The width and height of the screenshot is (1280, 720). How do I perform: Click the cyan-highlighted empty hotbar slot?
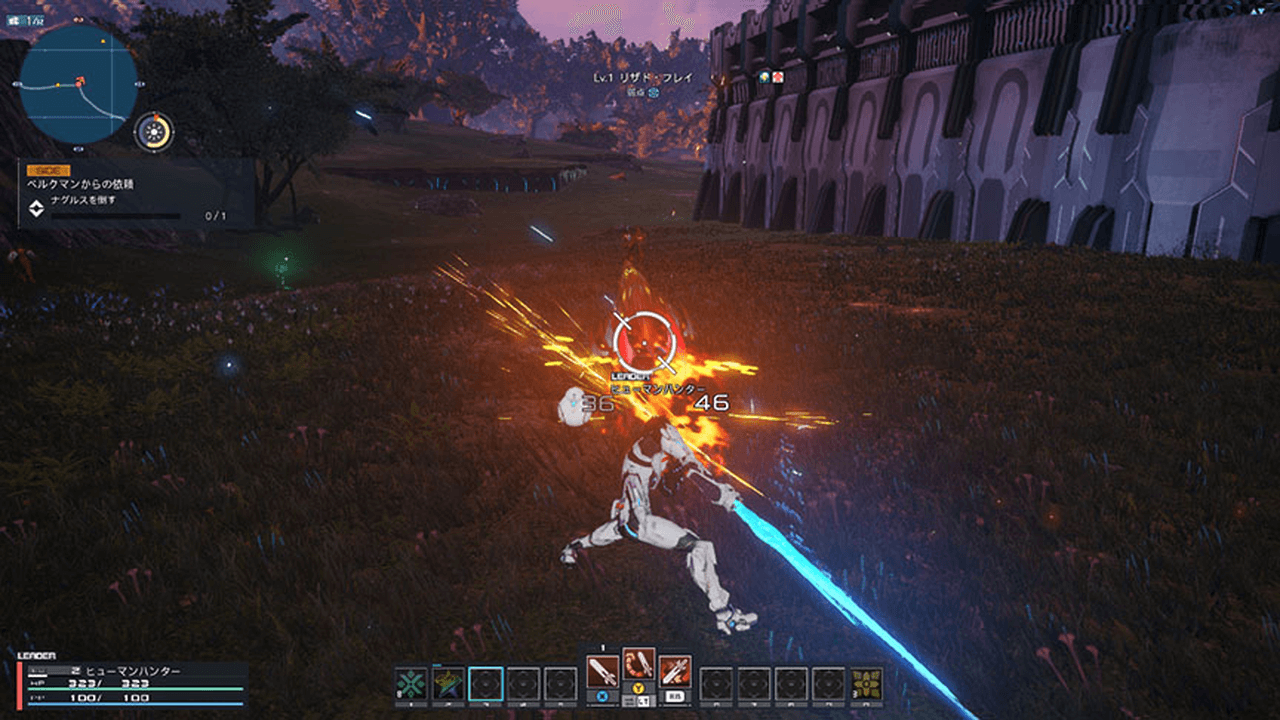tap(486, 684)
